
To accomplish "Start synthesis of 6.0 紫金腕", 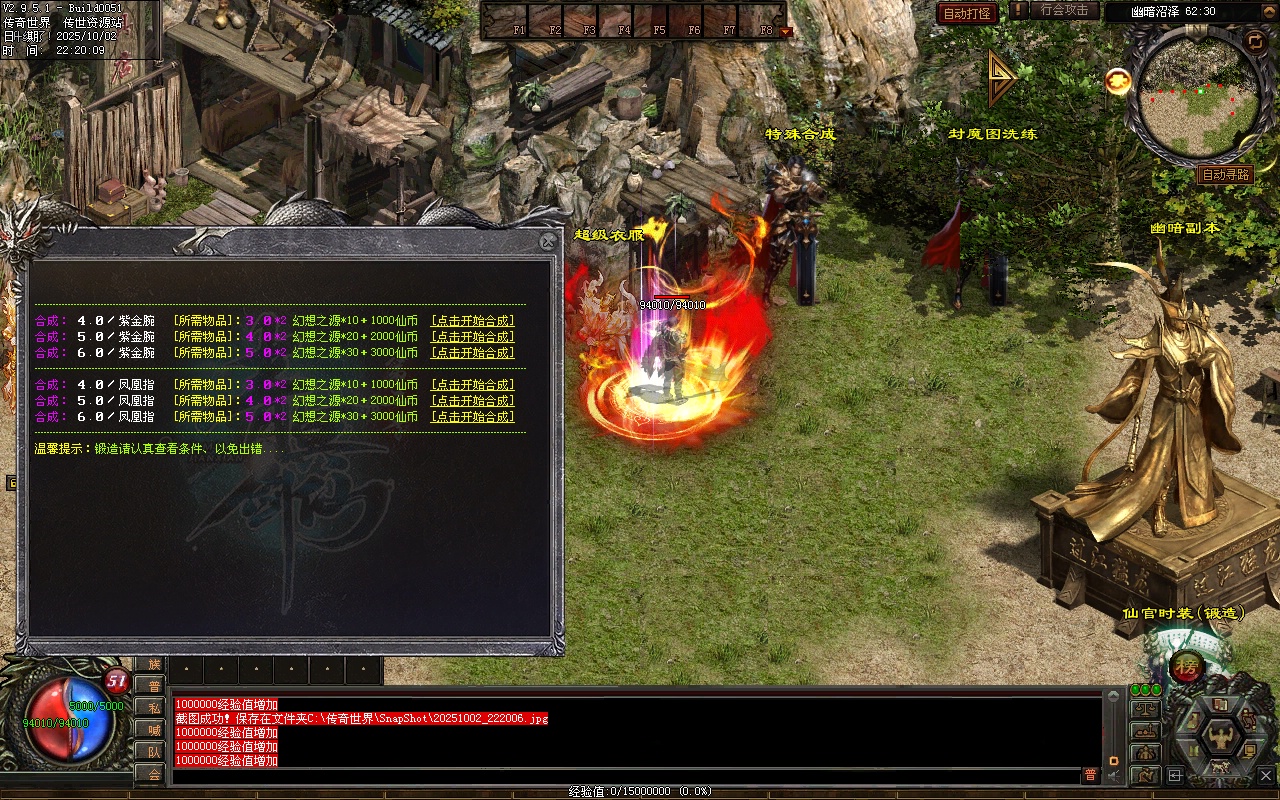I will (472, 353).
